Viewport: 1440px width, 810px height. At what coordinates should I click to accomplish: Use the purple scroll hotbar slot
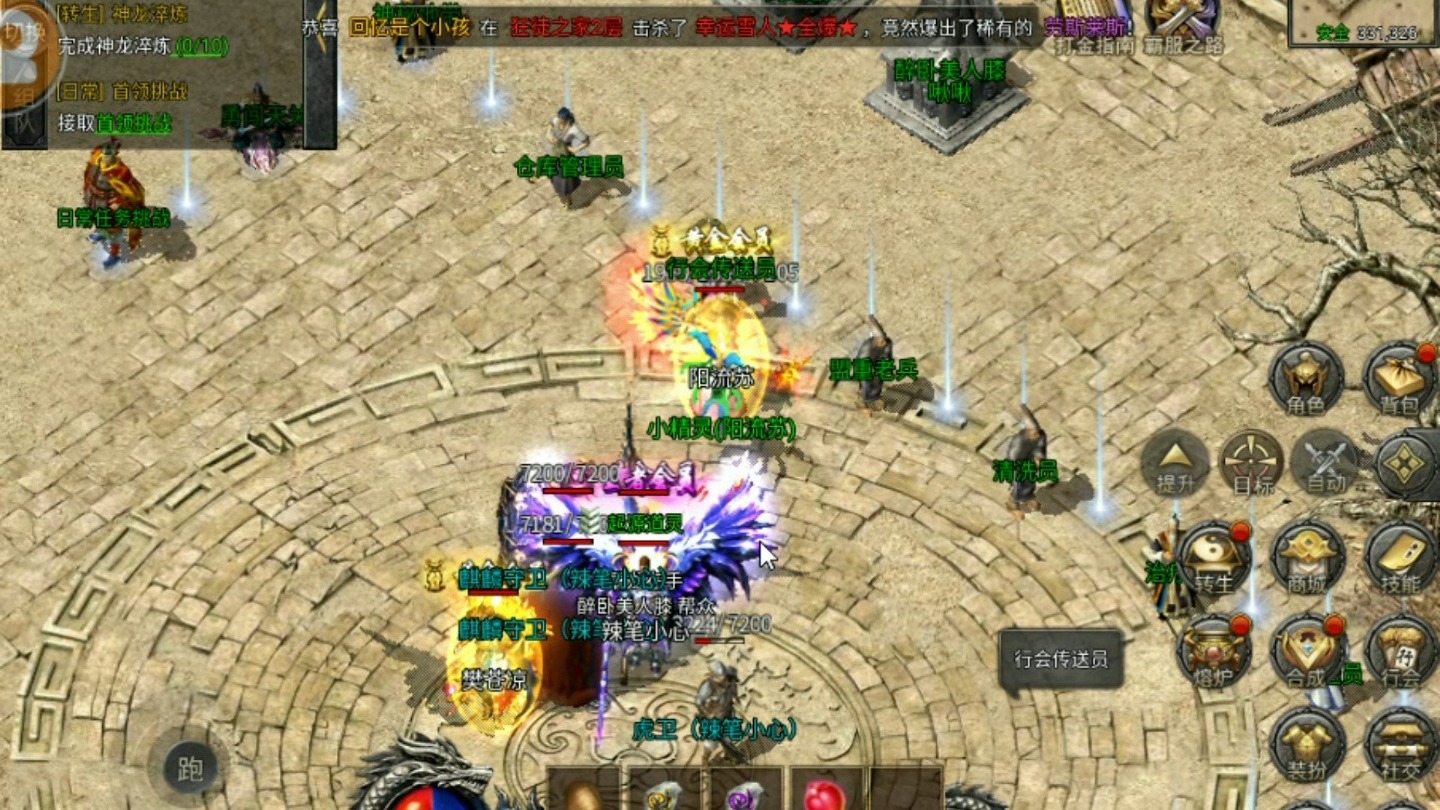[745, 793]
